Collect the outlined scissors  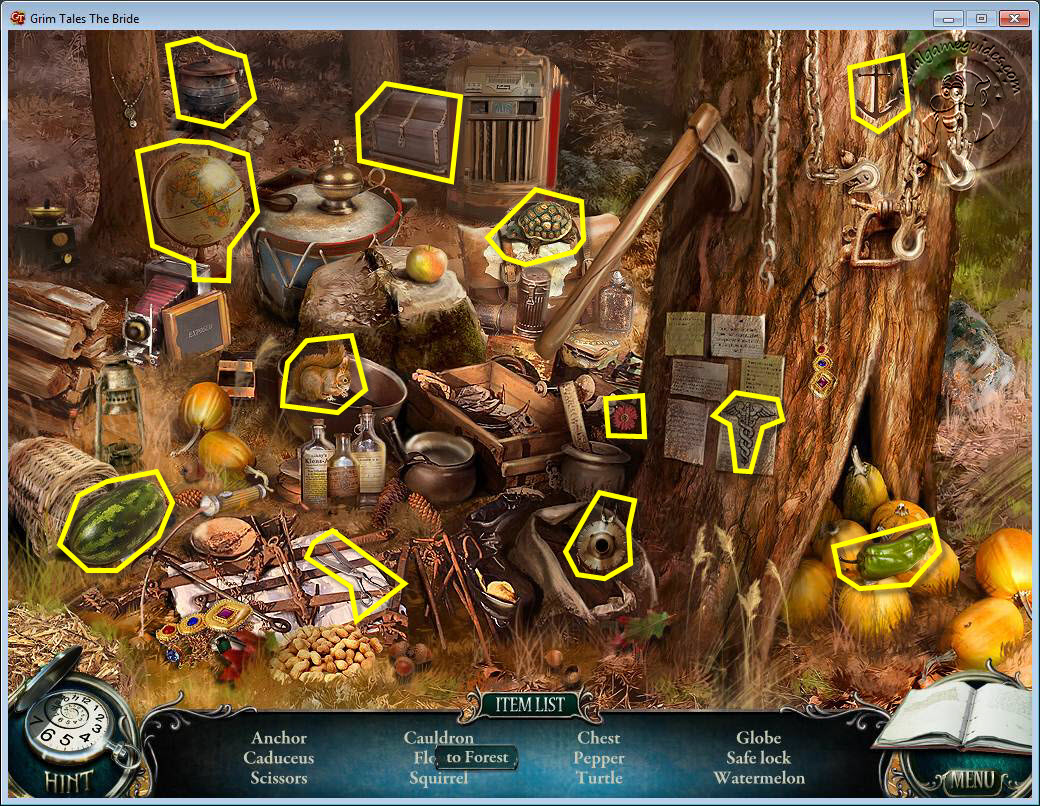point(356,574)
